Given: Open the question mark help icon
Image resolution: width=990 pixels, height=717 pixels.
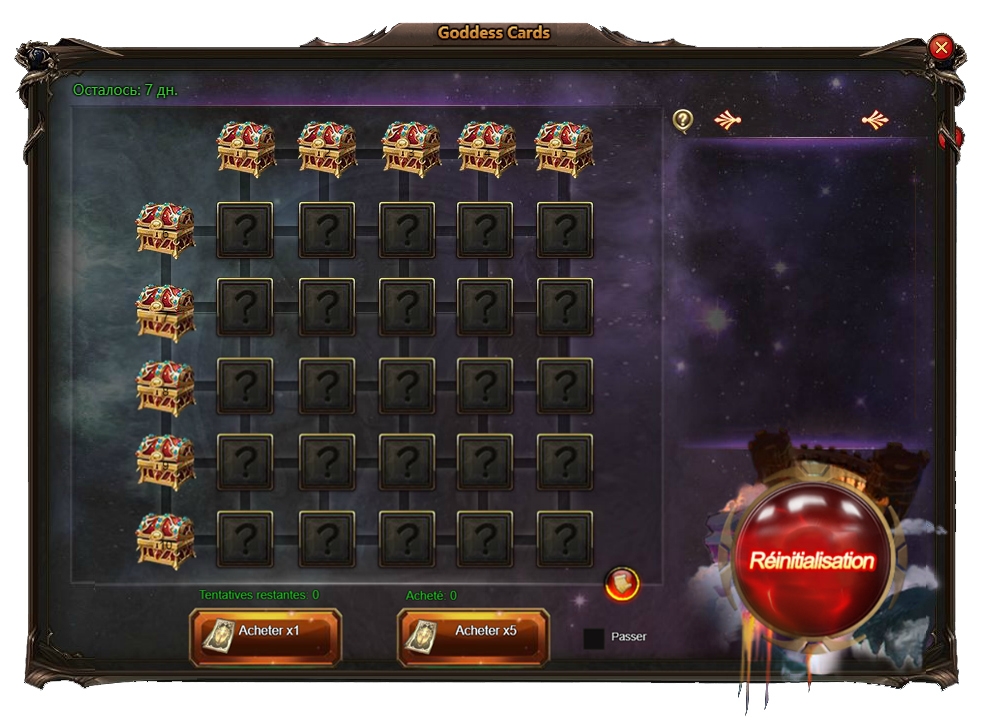Looking at the screenshot, I should (x=683, y=120).
